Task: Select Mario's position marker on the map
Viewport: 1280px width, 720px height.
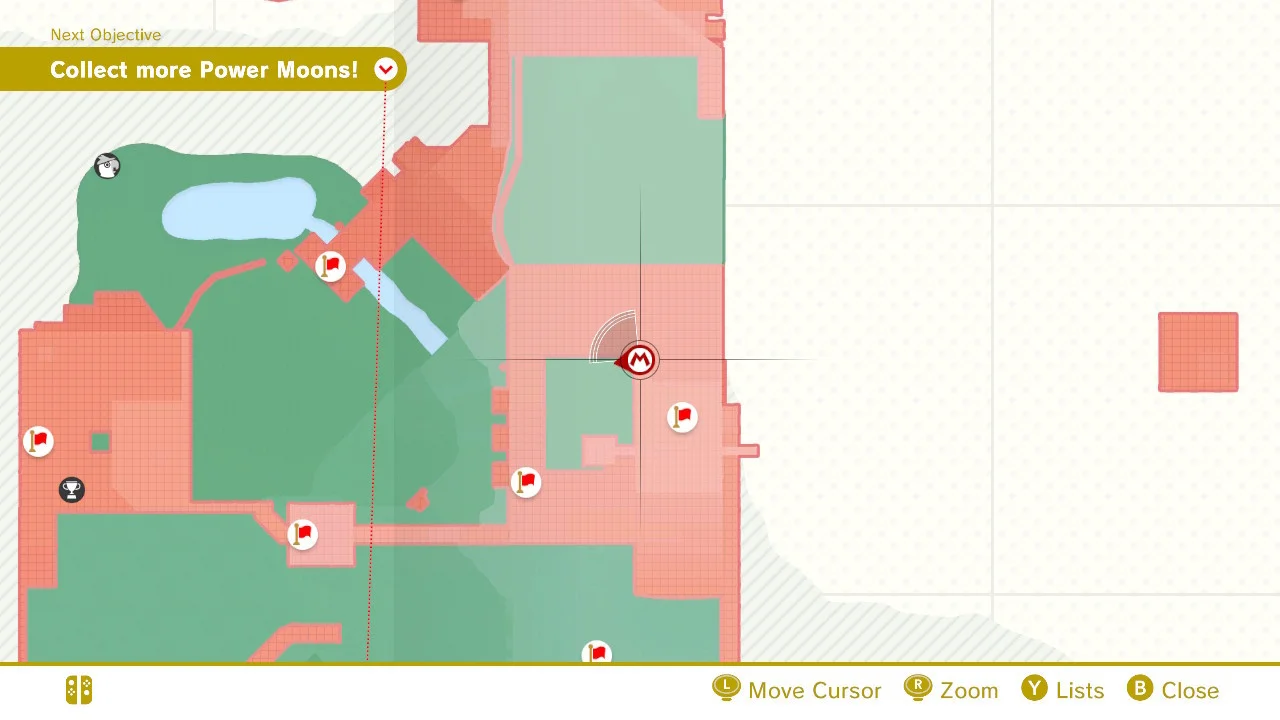Action: pyautogui.click(x=640, y=360)
